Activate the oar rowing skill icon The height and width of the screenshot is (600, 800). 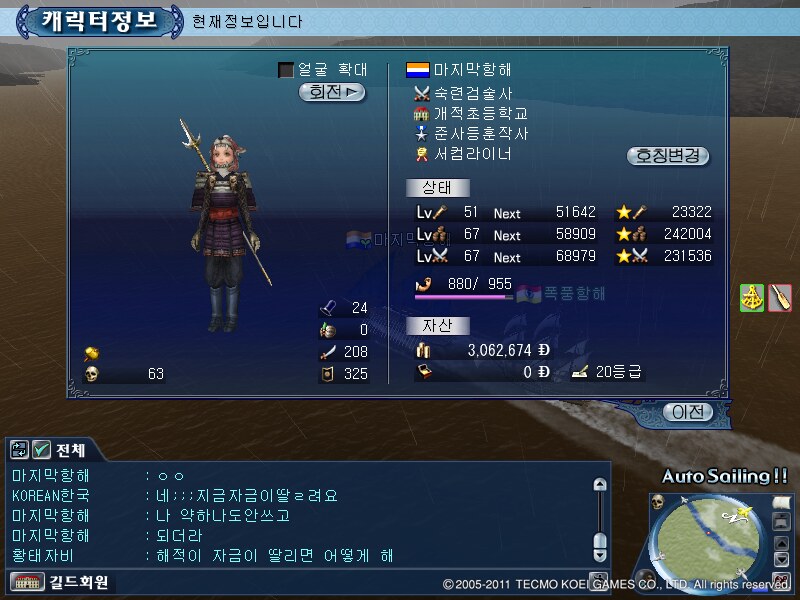click(780, 297)
